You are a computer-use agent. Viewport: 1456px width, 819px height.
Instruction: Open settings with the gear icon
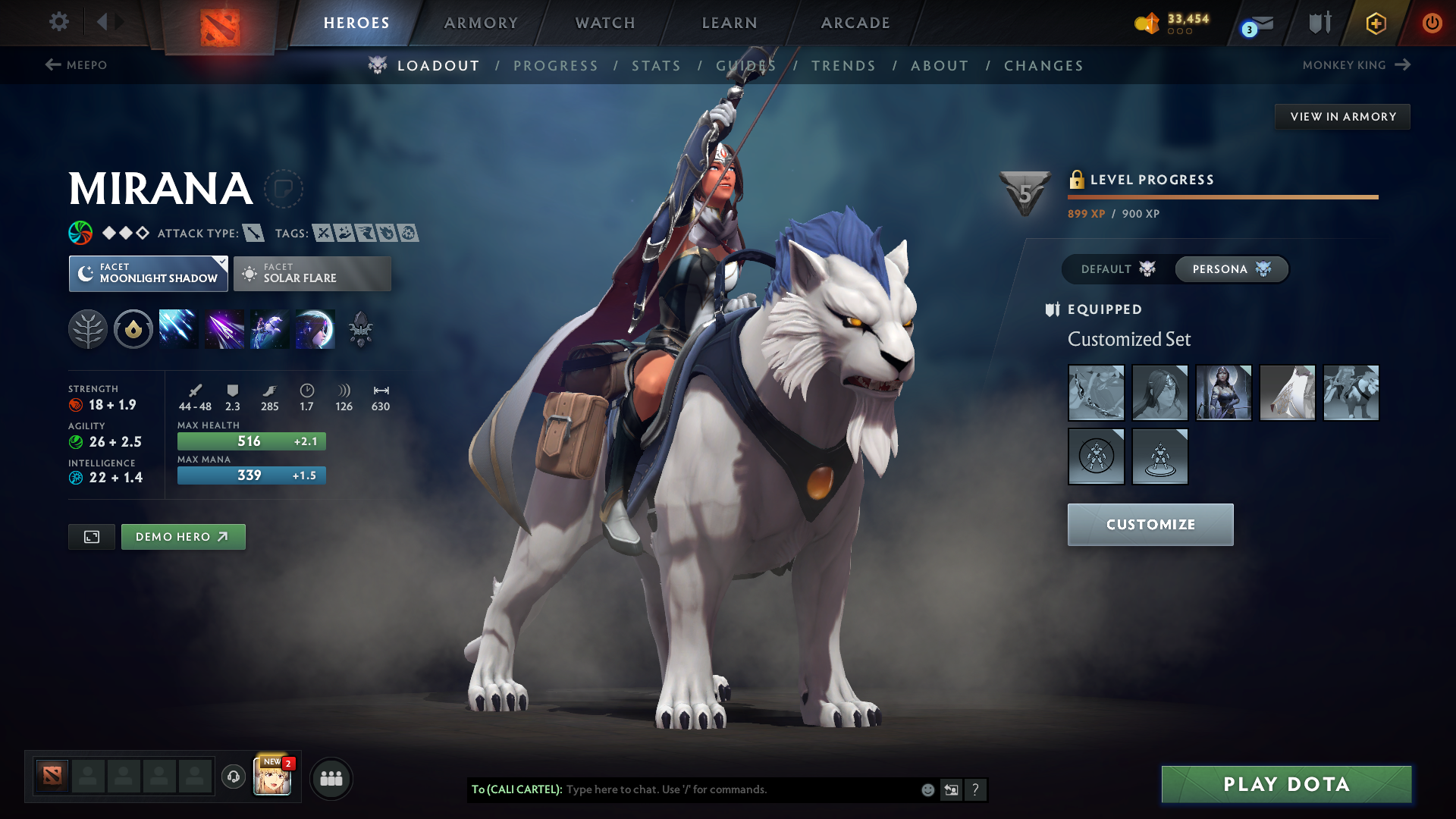(x=59, y=21)
